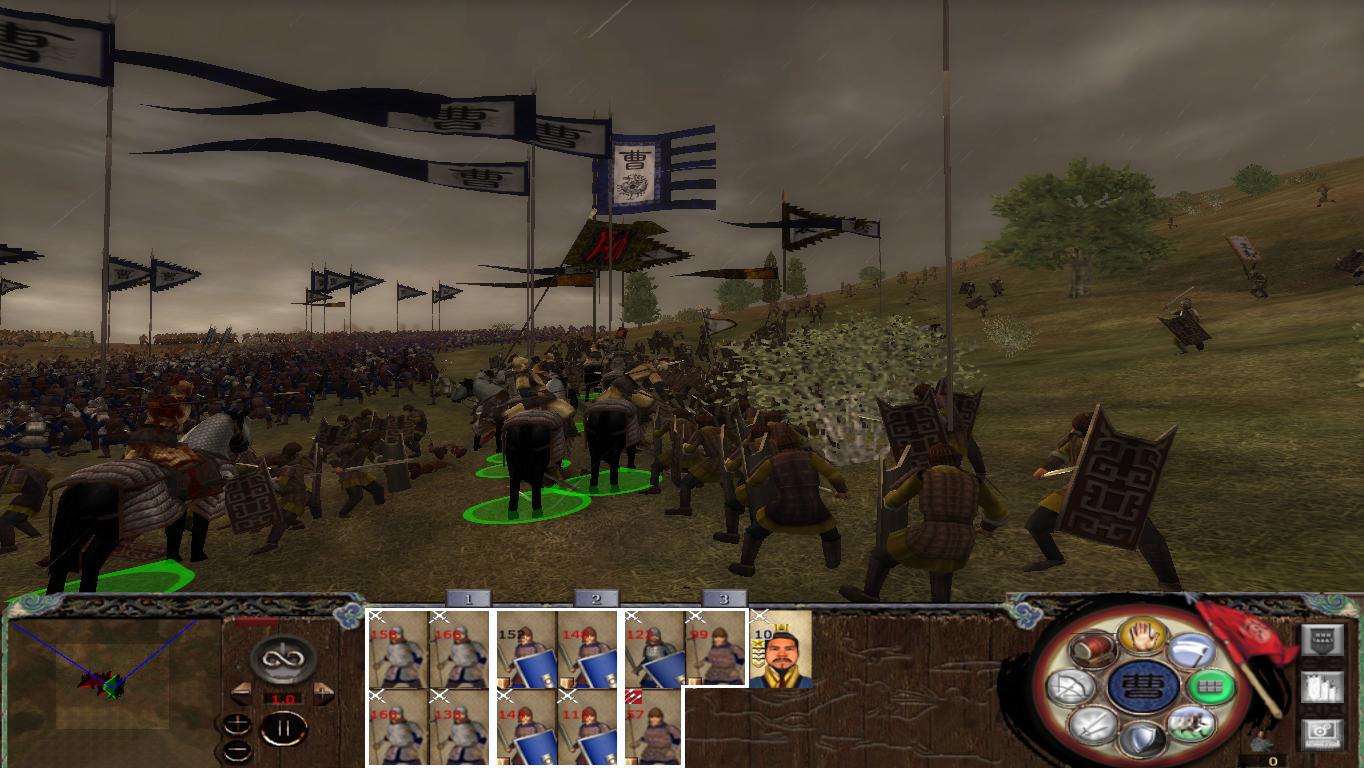
Task: Click the Cao faction crest at wheel center
Action: point(1146,685)
